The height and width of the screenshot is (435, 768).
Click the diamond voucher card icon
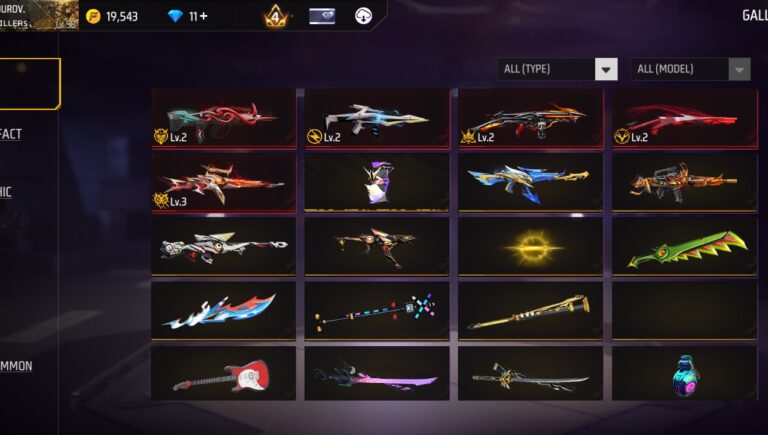[x=322, y=16]
